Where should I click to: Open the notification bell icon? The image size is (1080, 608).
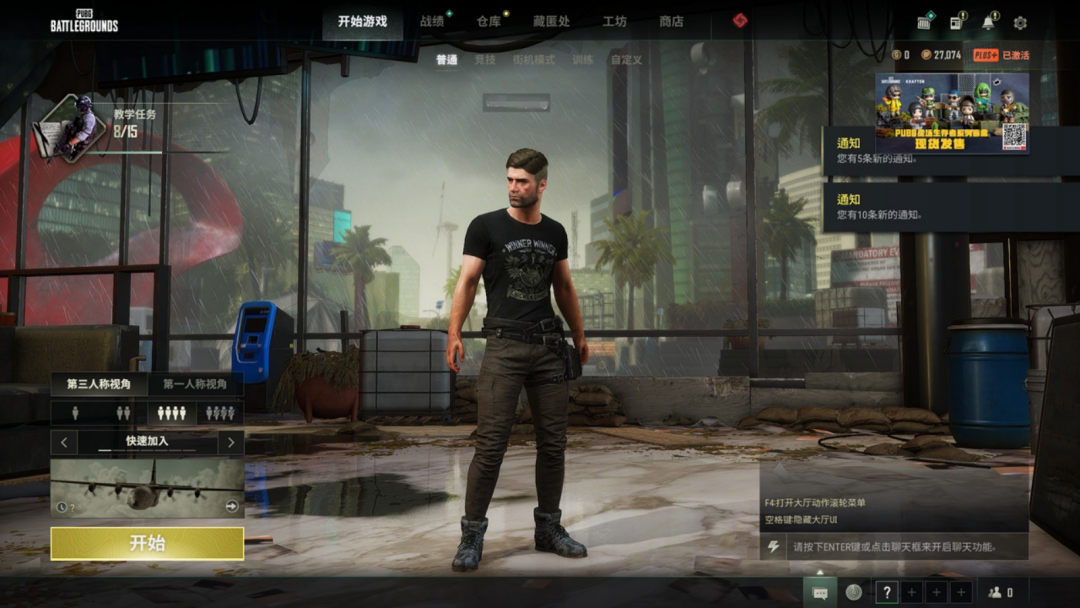tap(989, 22)
